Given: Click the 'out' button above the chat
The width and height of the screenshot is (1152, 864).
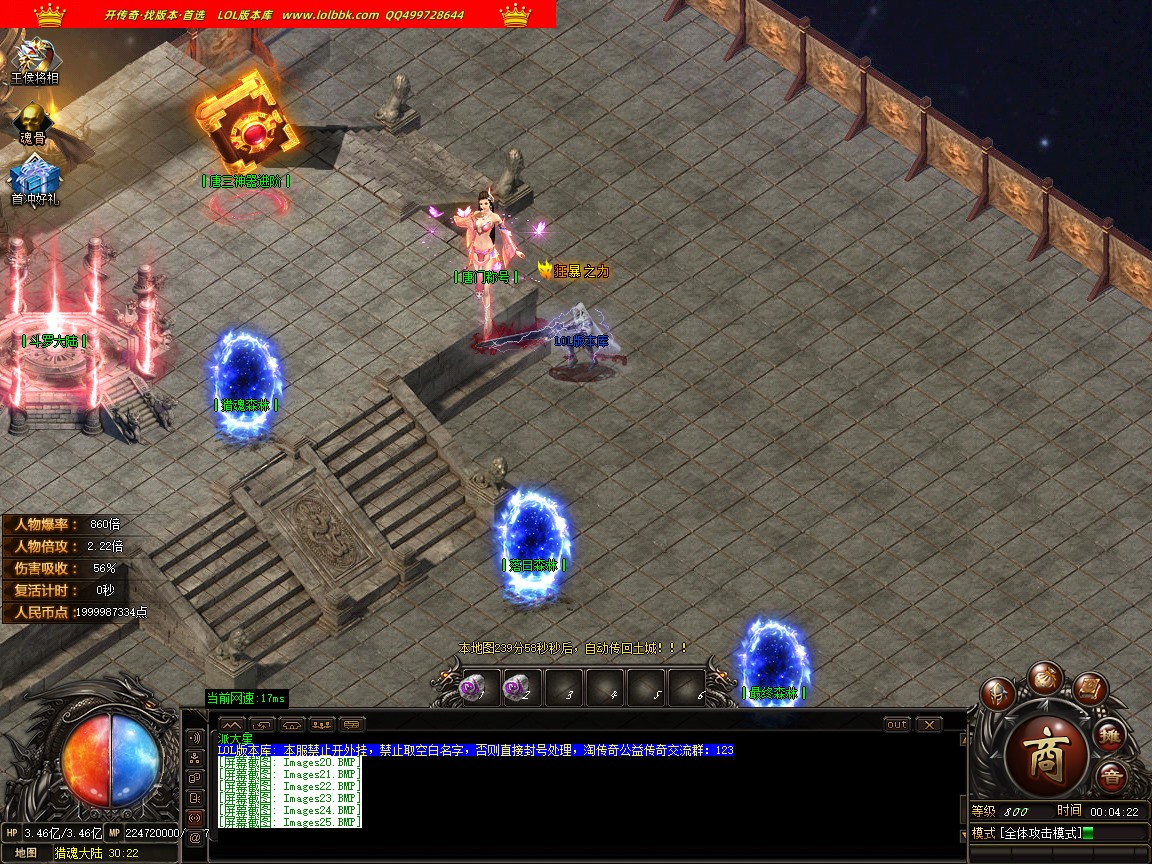Looking at the screenshot, I should click(896, 724).
